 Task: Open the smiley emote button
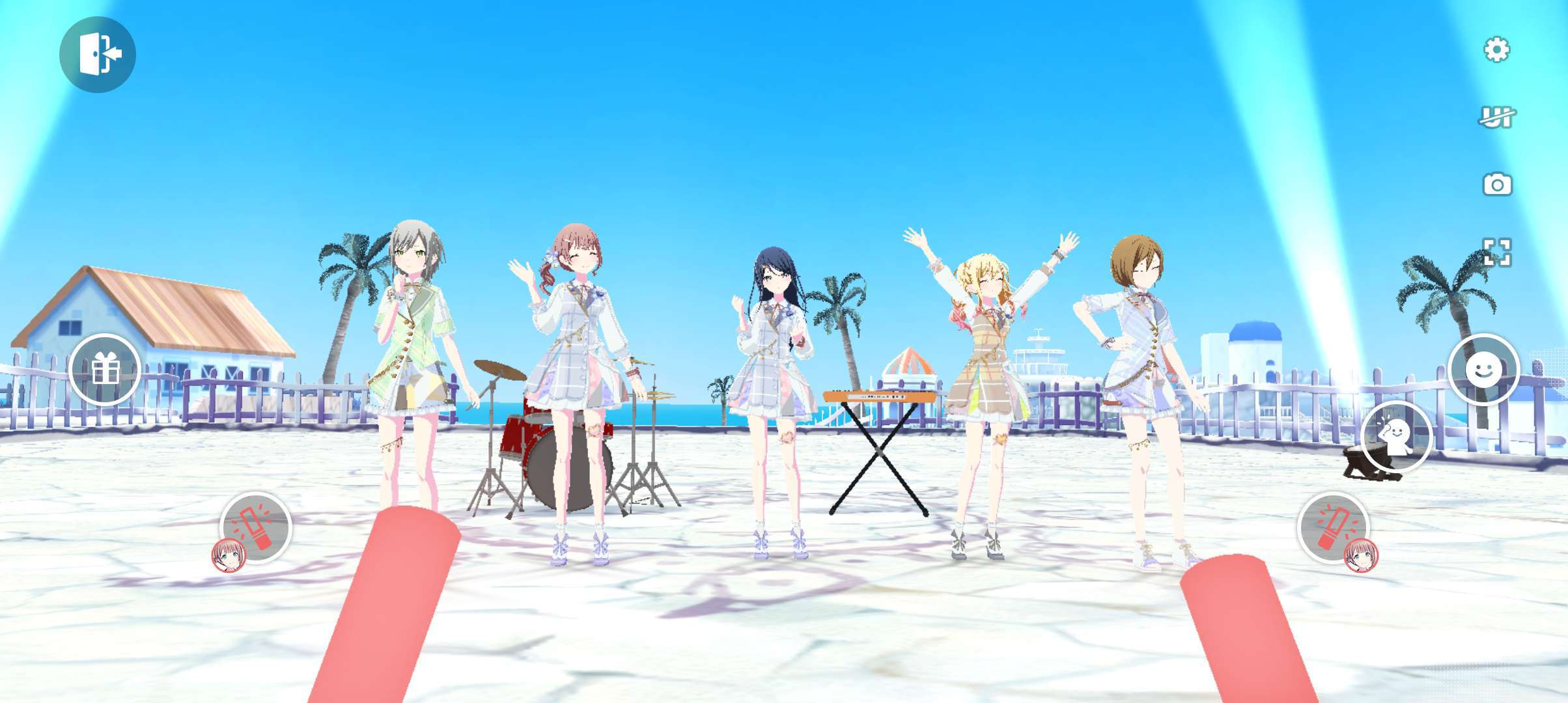[1483, 370]
